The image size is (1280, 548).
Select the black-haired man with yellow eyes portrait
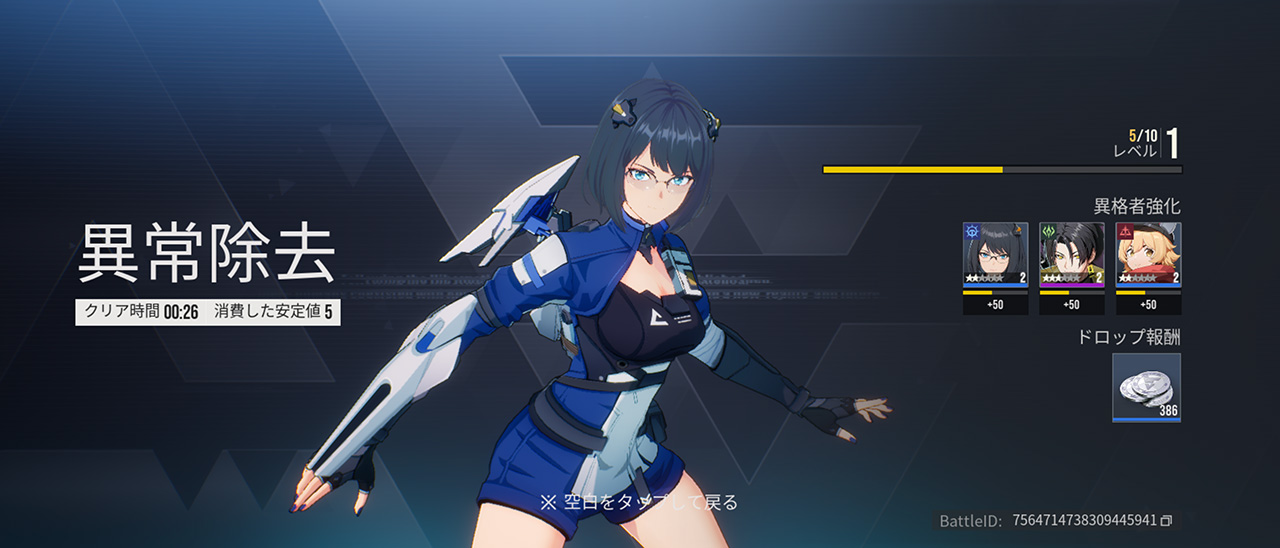[1071, 254]
